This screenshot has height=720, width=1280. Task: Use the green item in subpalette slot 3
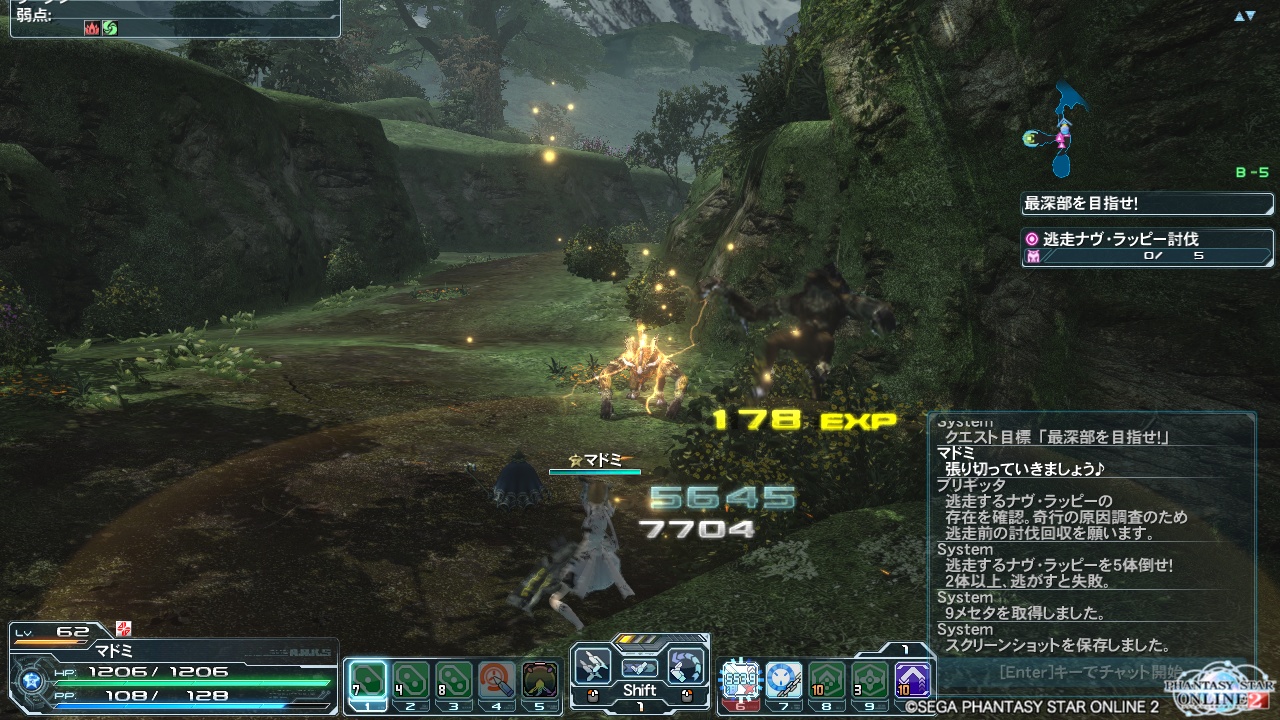pyautogui.click(x=454, y=680)
